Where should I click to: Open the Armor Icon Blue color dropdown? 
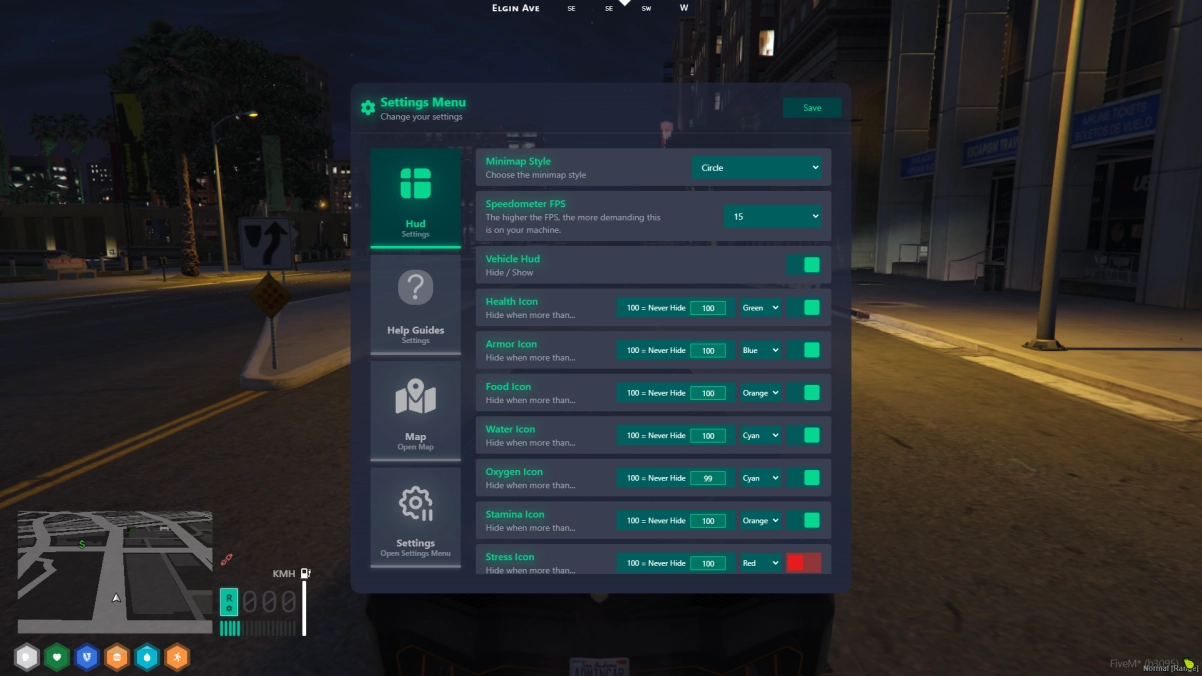(760, 351)
